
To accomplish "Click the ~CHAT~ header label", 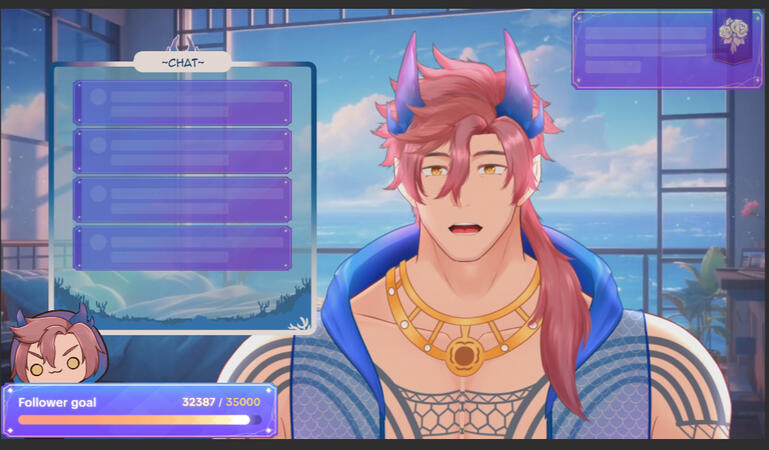I will [183, 63].
